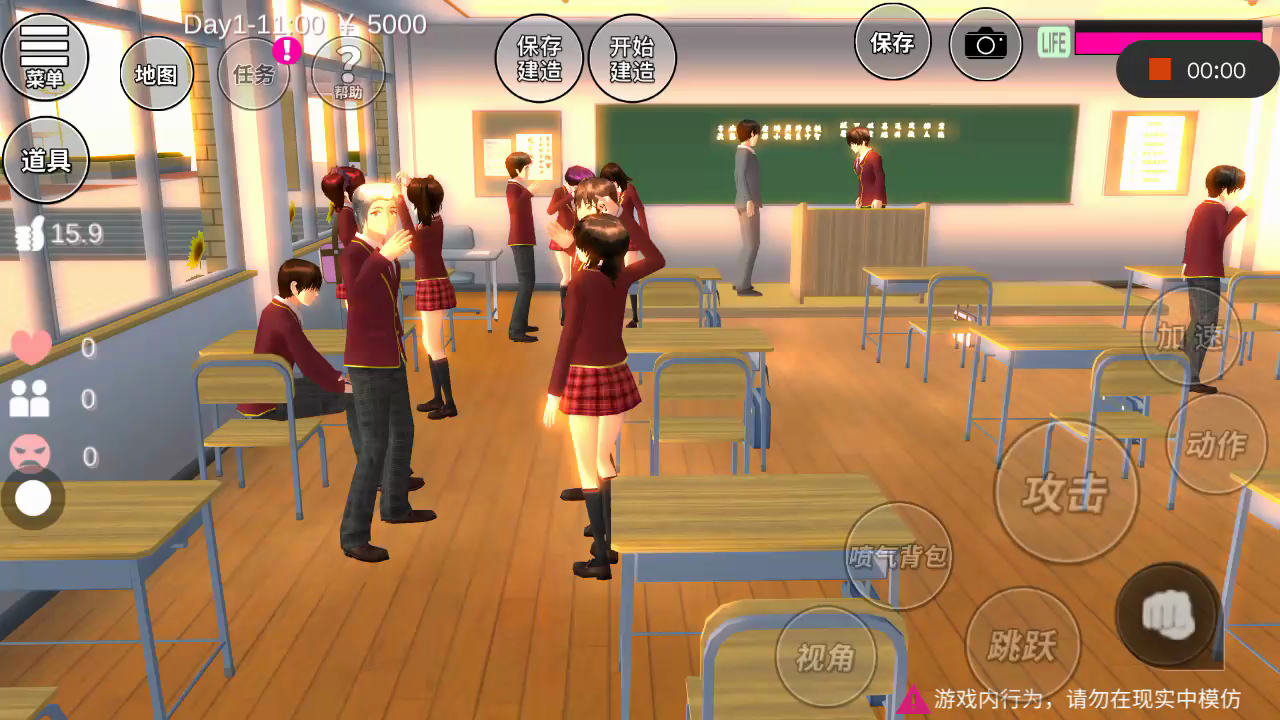This screenshot has width=1280, height=720.
Task: Hit the 跳跃 jump button
Action: pos(1022,645)
